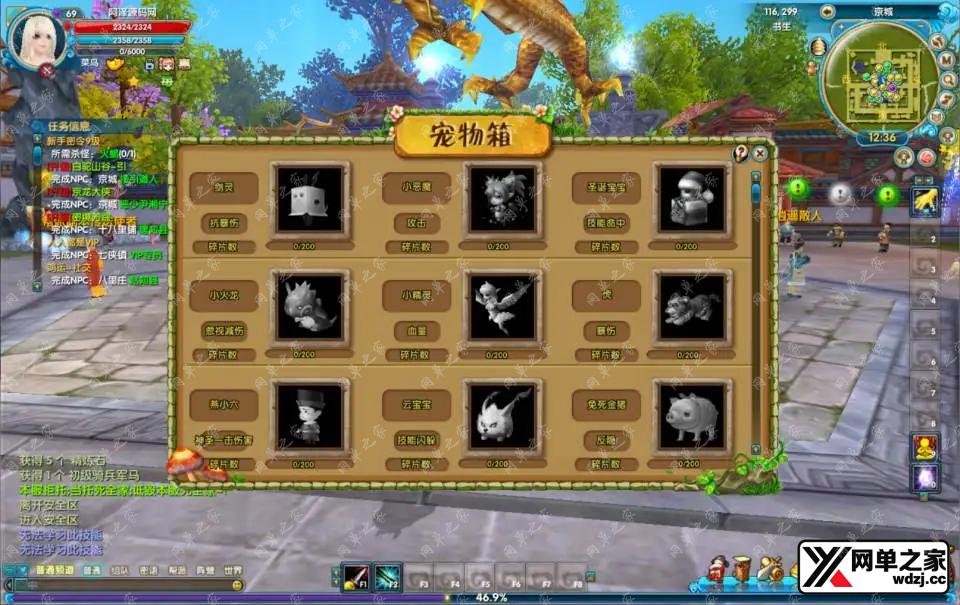
Task: Open the pet box help question mark
Action: 742,153
